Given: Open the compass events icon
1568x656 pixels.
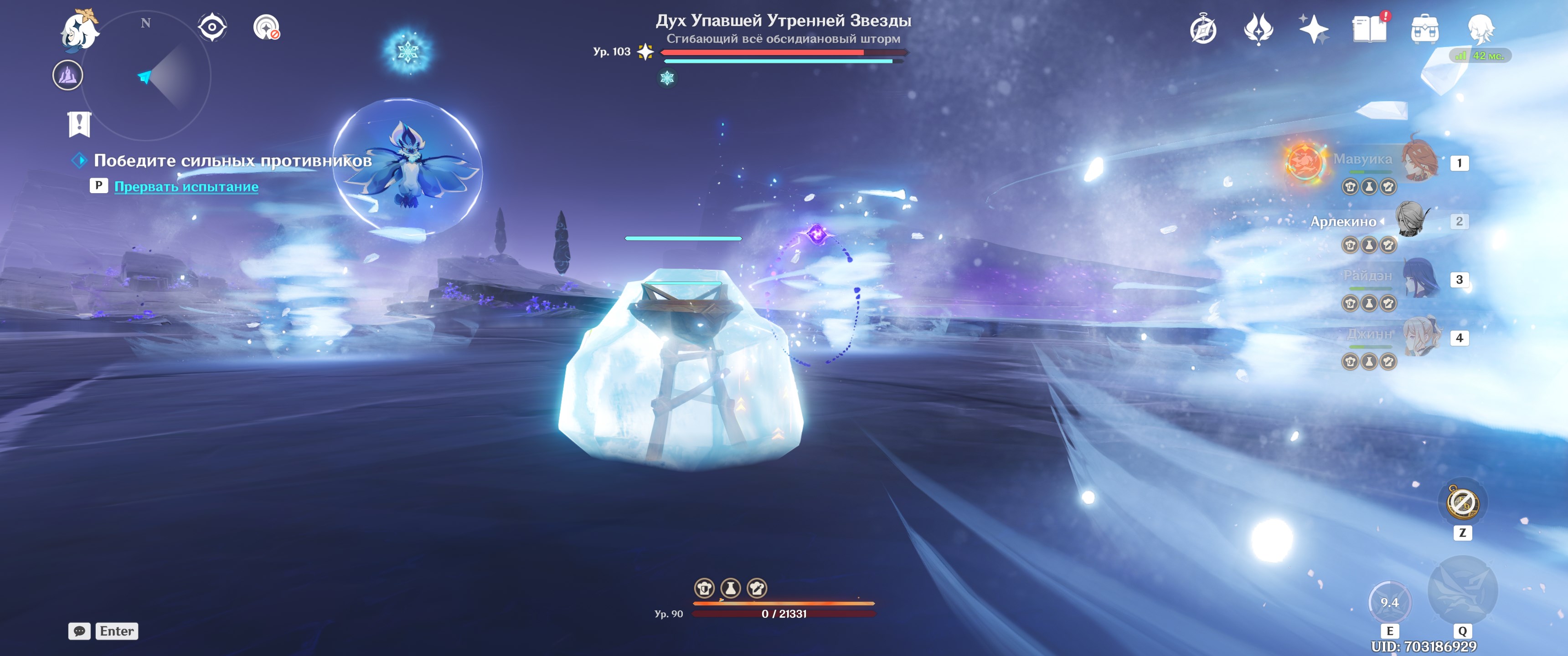Looking at the screenshot, I should [1203, 30].
